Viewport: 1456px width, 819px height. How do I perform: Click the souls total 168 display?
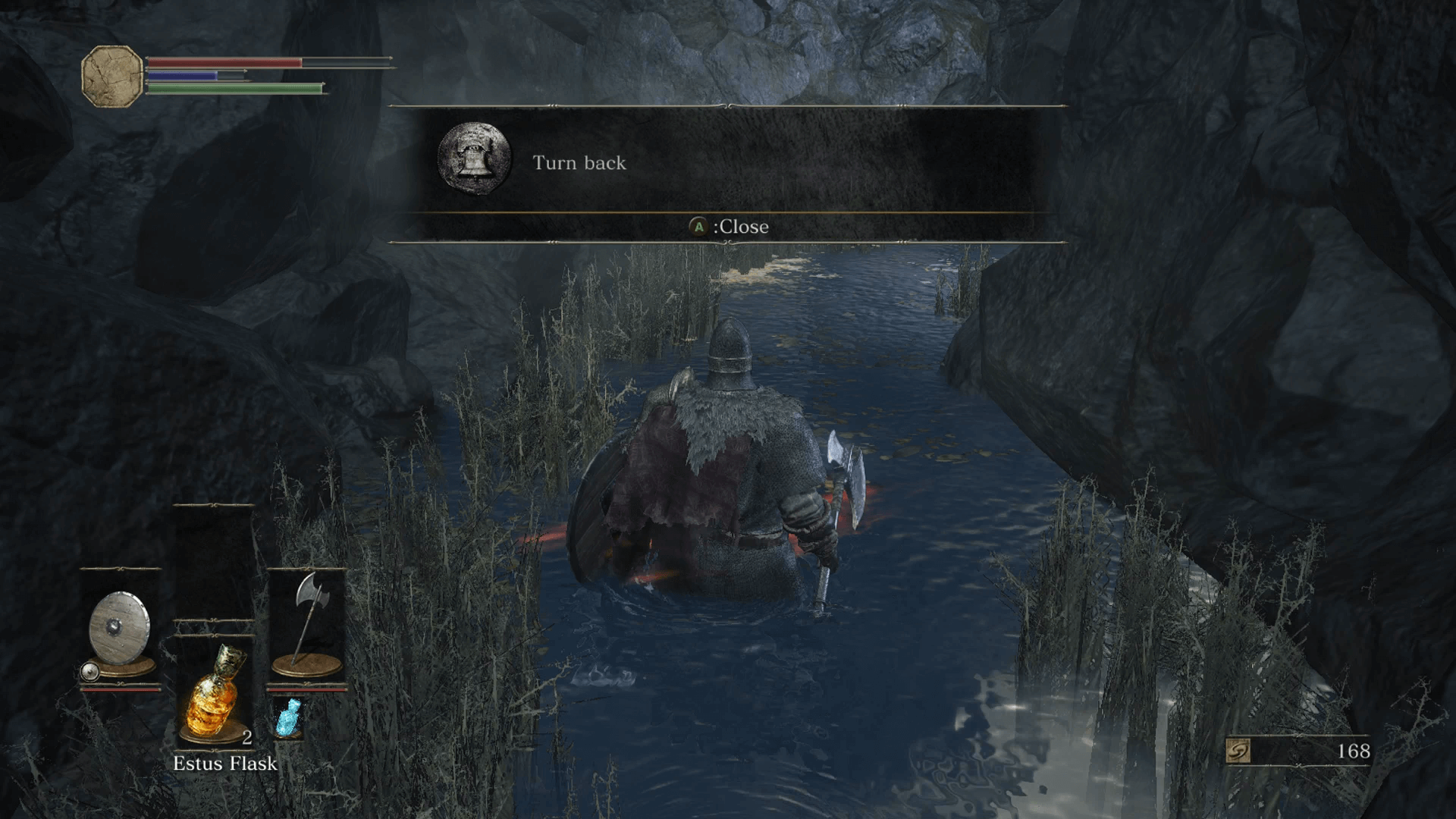[1354, 750]
